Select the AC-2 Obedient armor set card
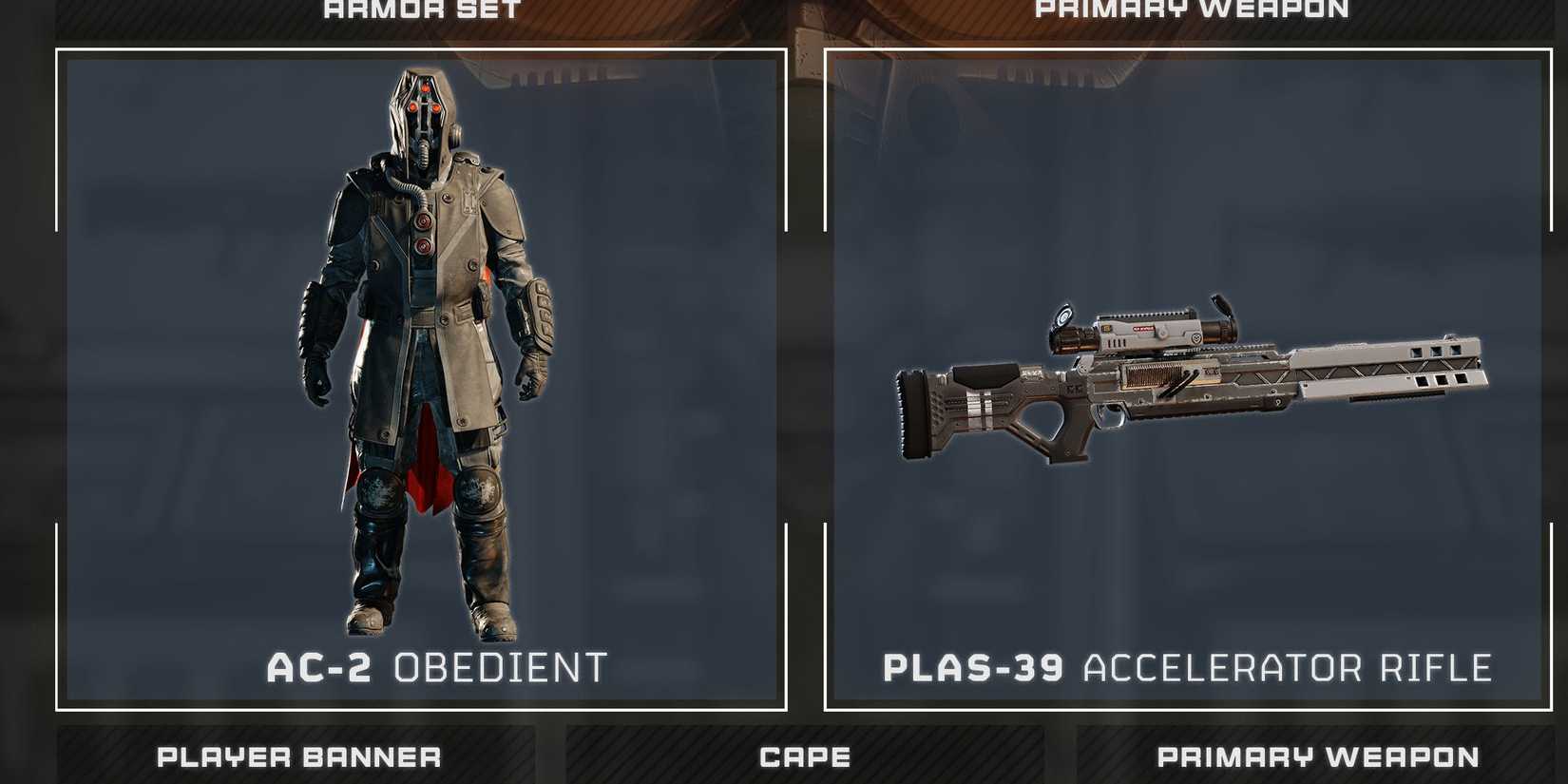Image resolution: width=1568 pixels, height=784 pixels. click(x=421, y=380)
